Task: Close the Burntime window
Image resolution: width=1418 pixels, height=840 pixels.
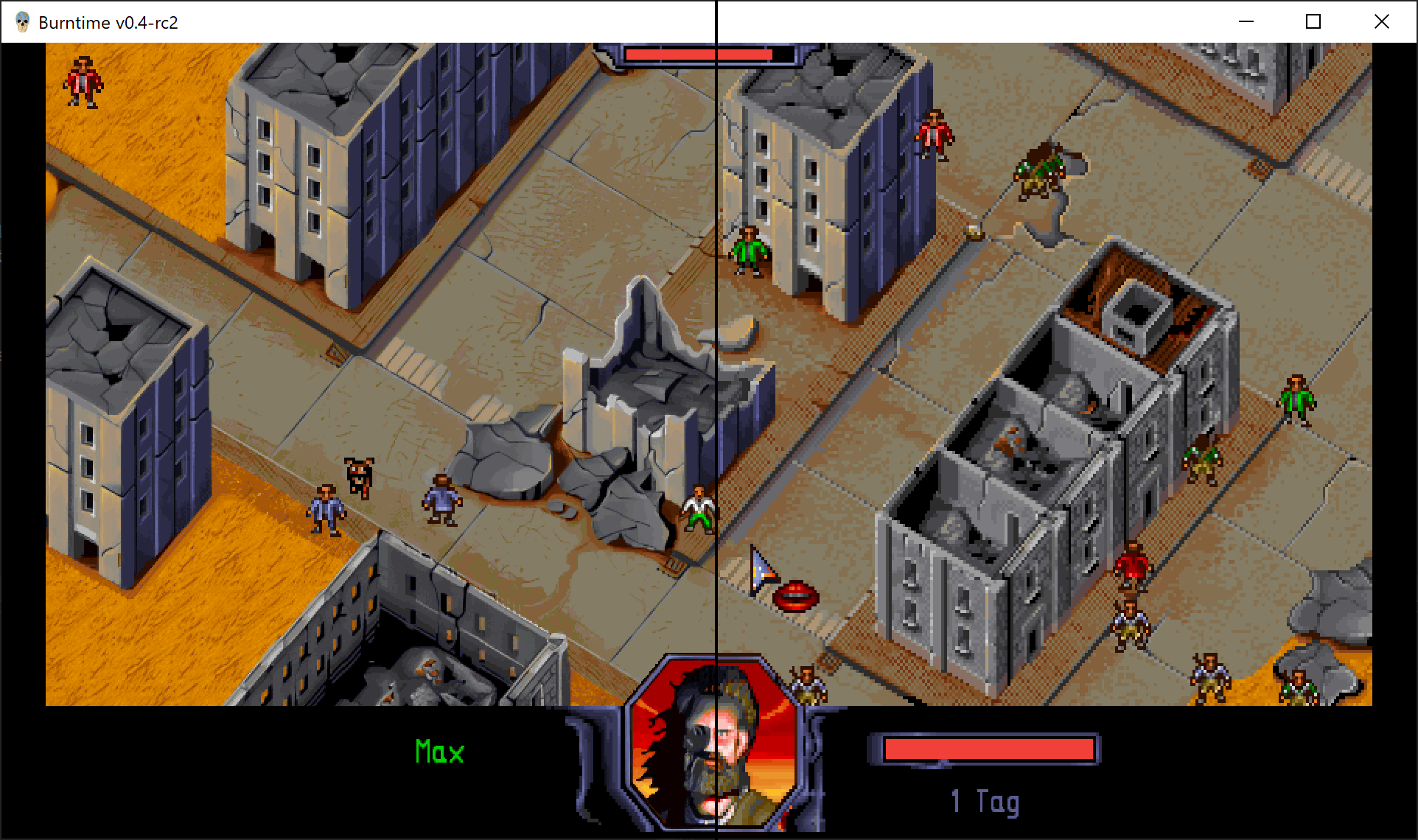Action: [x=1382, y=22]
